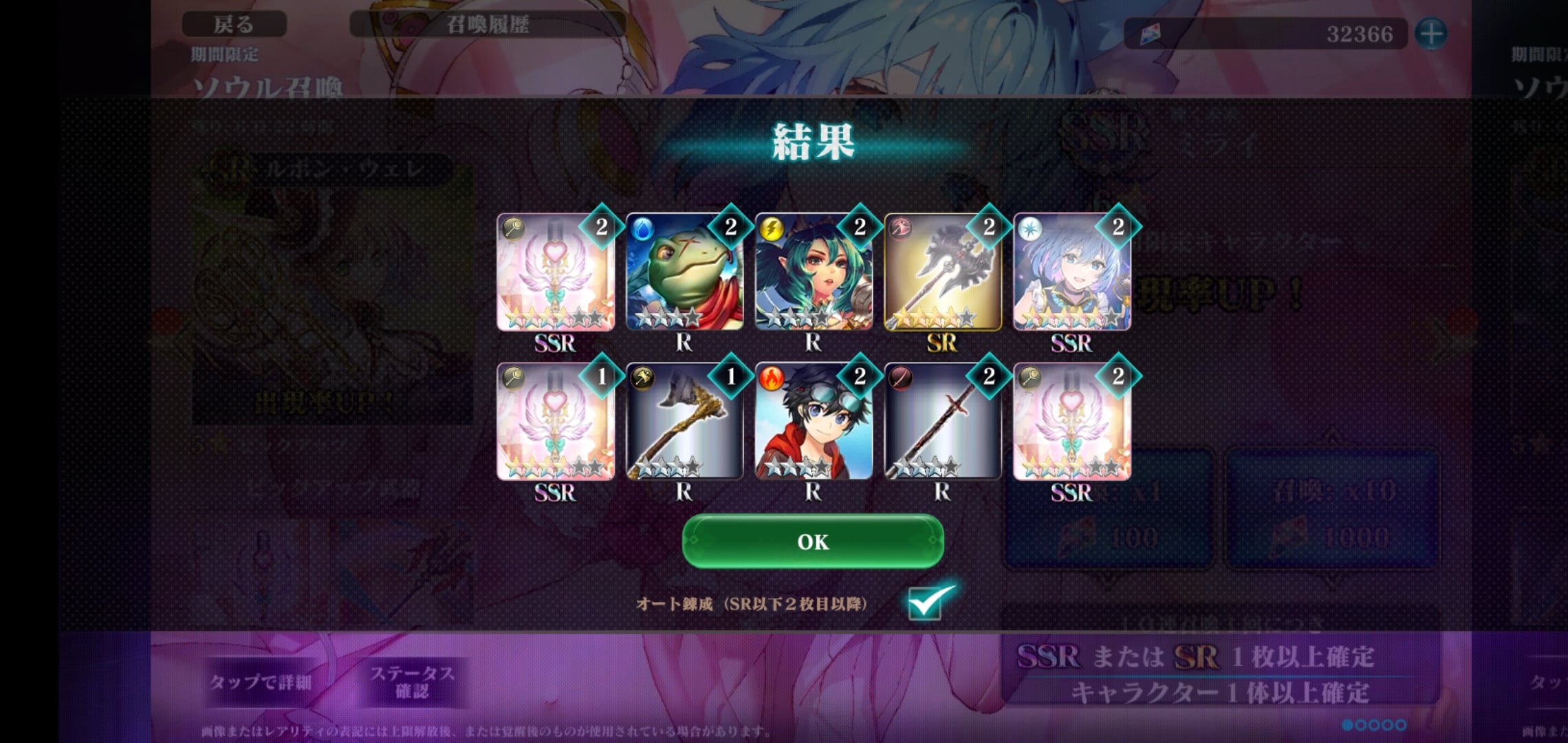This screenshot has height=743, width=1568.
Task: Select the green-haired girl R card
Action: 814,272
